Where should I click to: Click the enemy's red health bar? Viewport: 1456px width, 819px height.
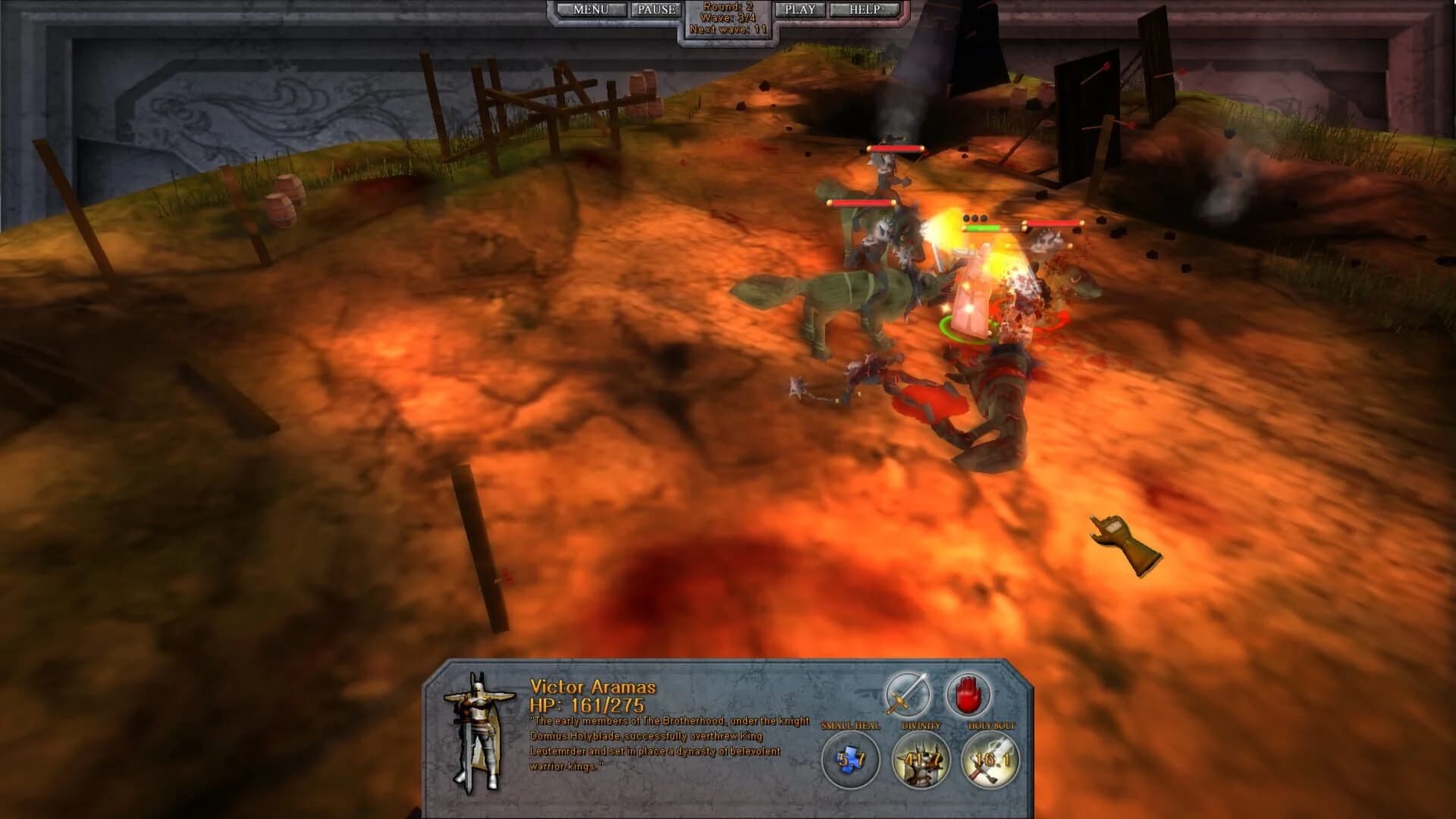1052,224
